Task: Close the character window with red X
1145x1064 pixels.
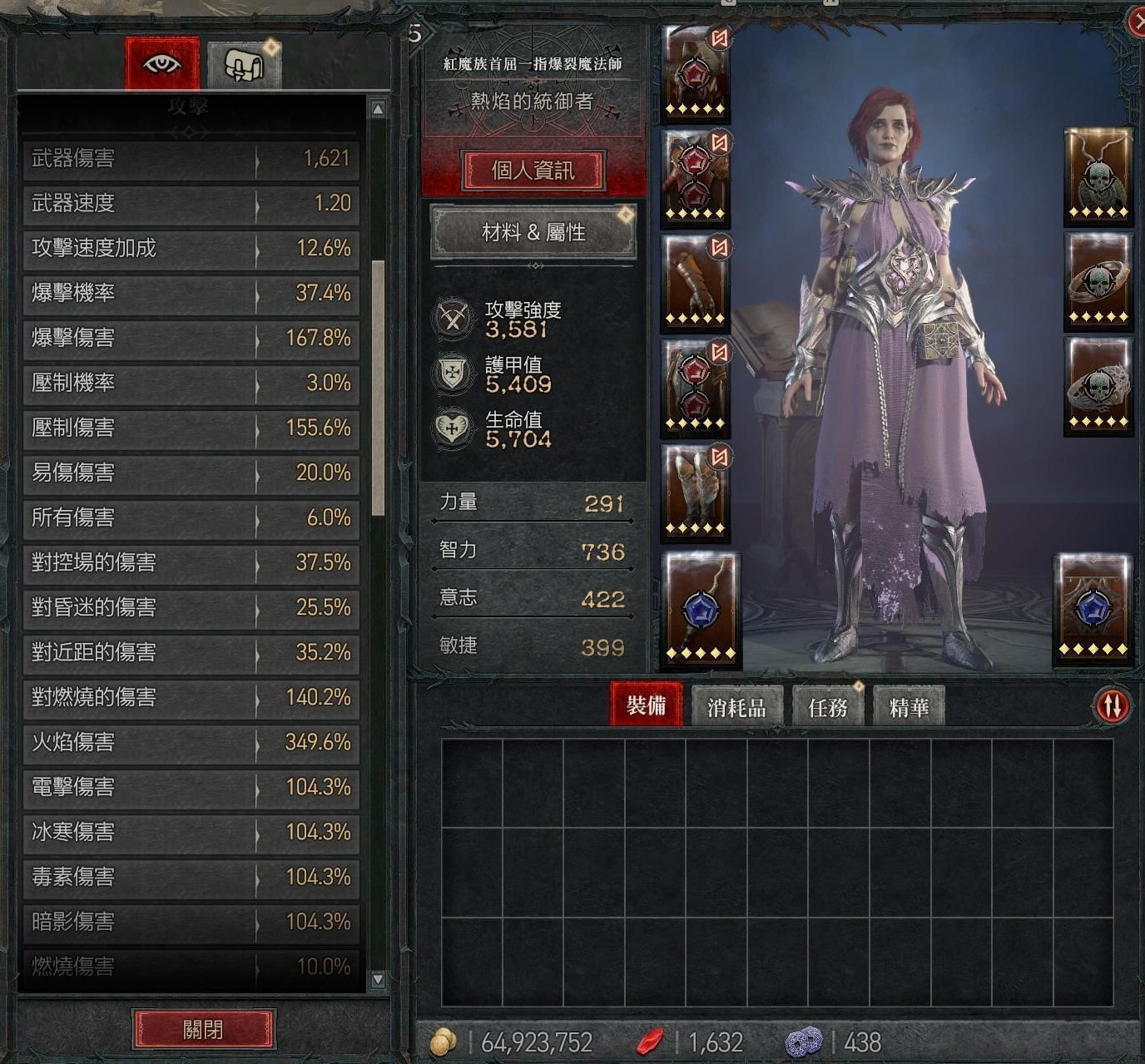Action: (x=1137, y=22)
